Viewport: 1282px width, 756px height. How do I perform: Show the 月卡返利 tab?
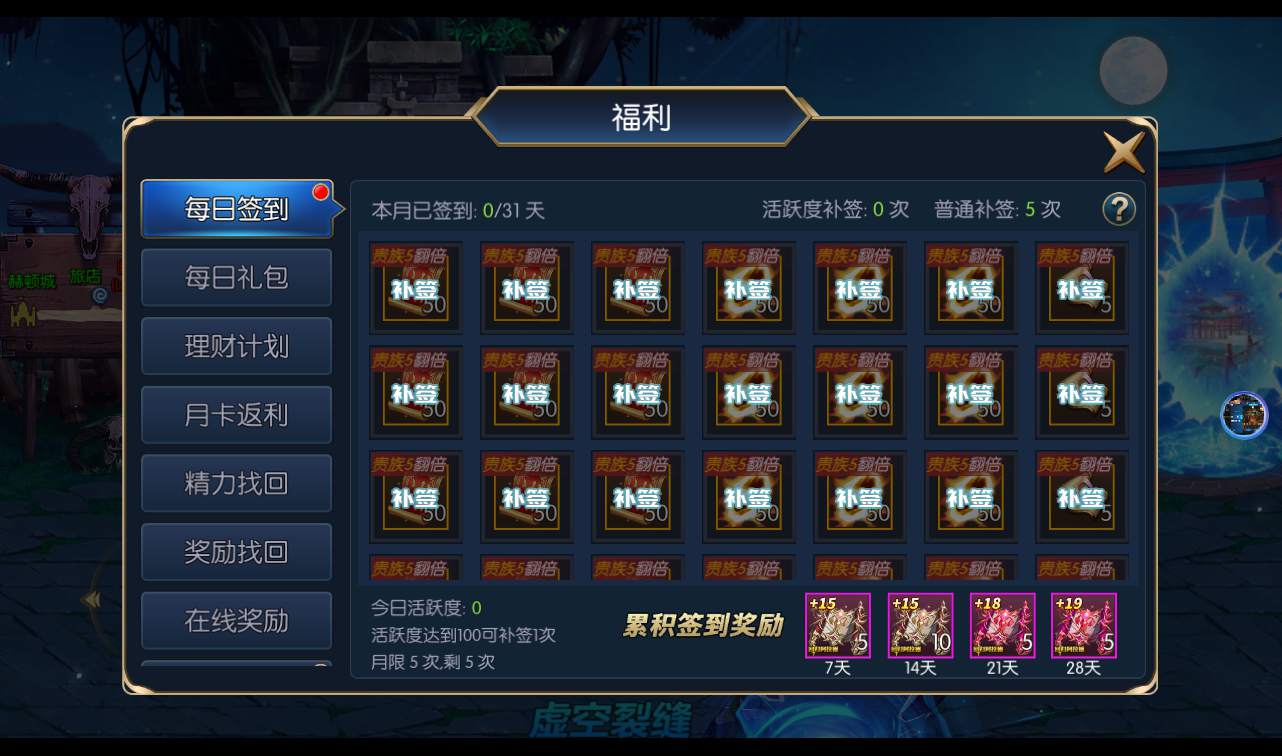(237, 415)
